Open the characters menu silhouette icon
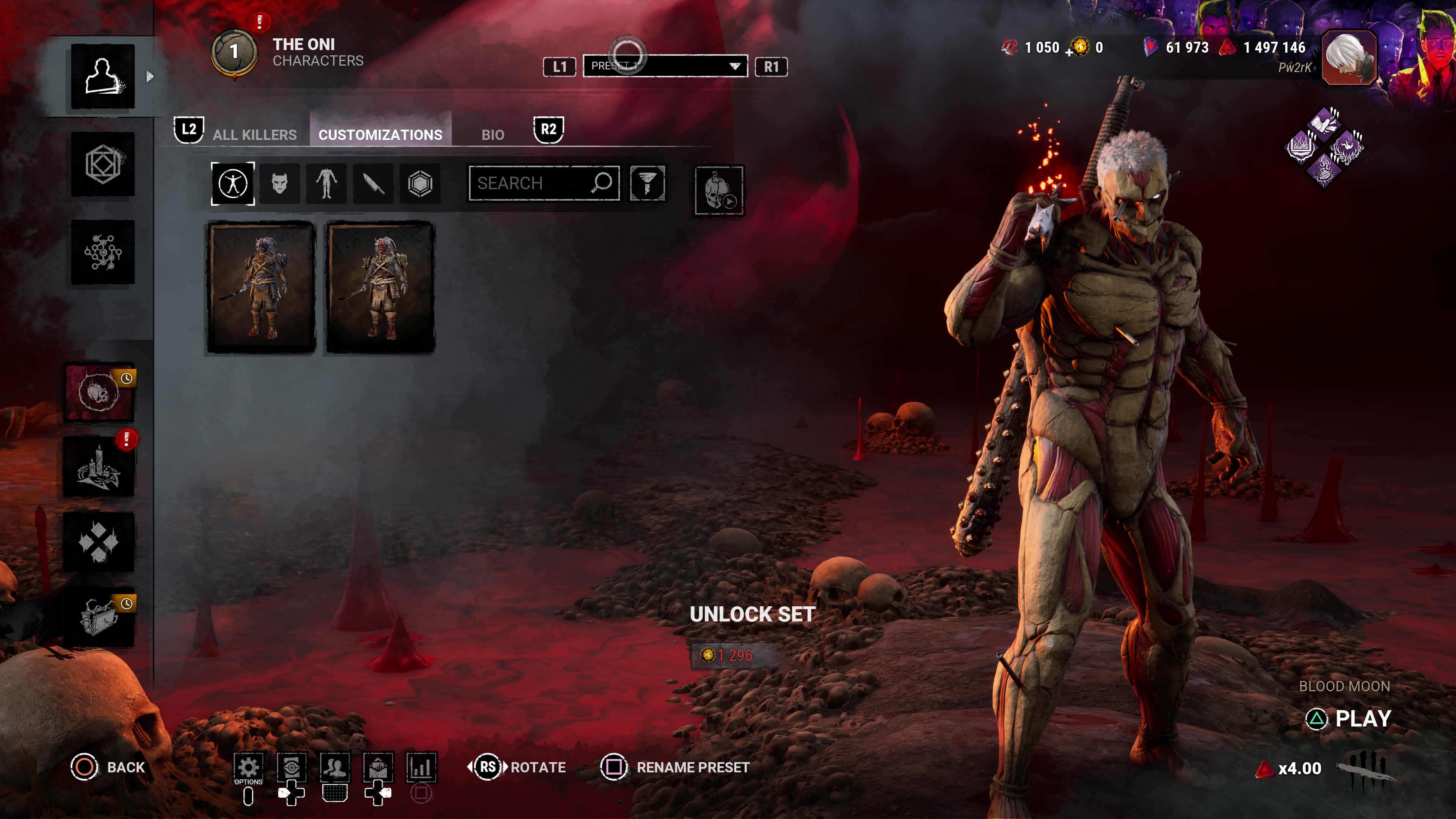The height and width of the screenshot is (819, 1456). tap(103, 76)
